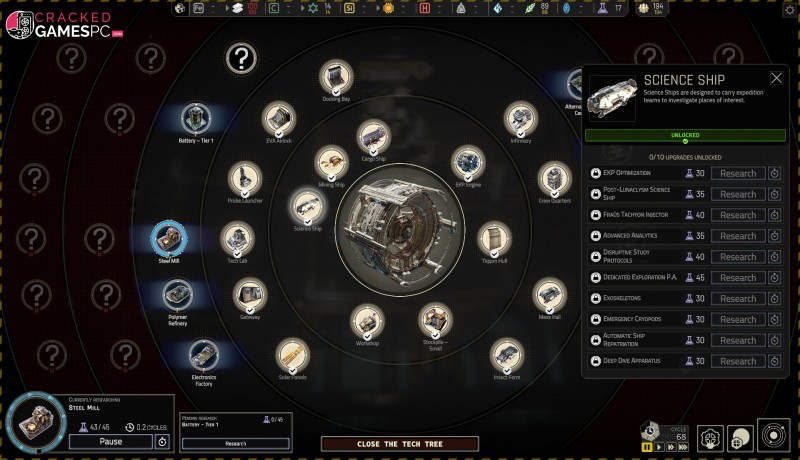Select the Docking Bay tech node

[x=336, y=76]
